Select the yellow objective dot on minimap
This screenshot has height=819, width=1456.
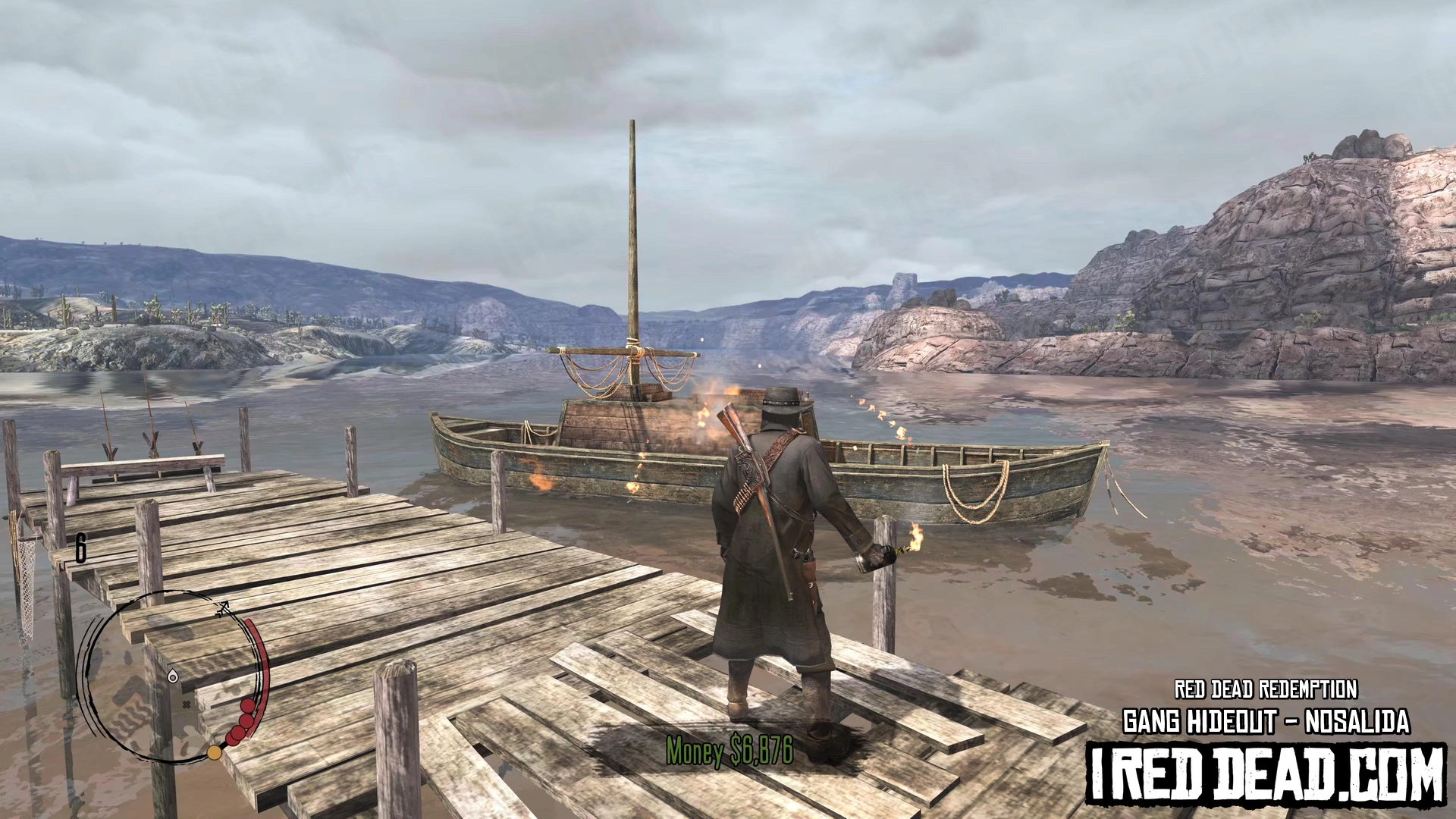coord(215,752)
